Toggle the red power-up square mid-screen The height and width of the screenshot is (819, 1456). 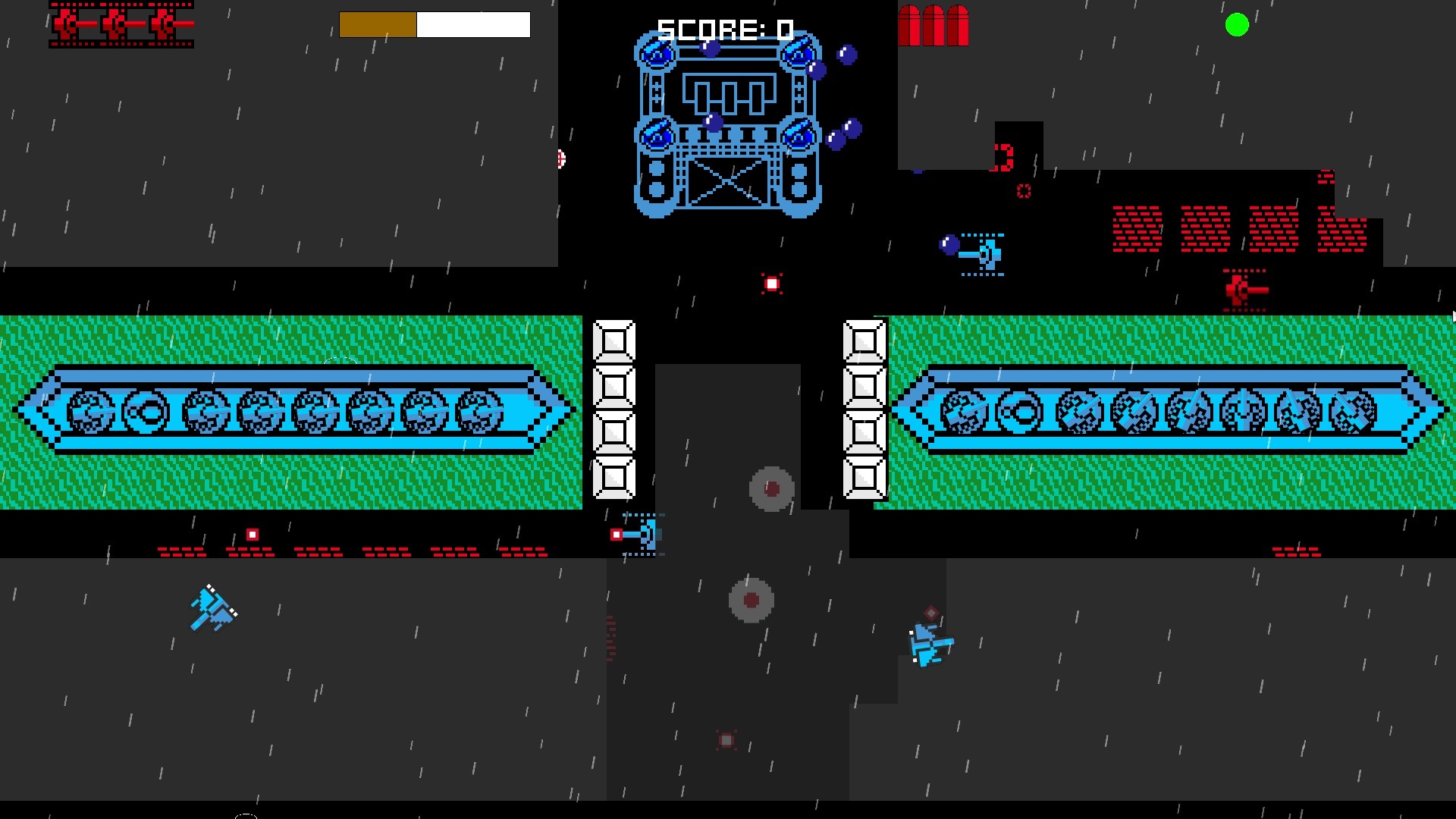771,284
